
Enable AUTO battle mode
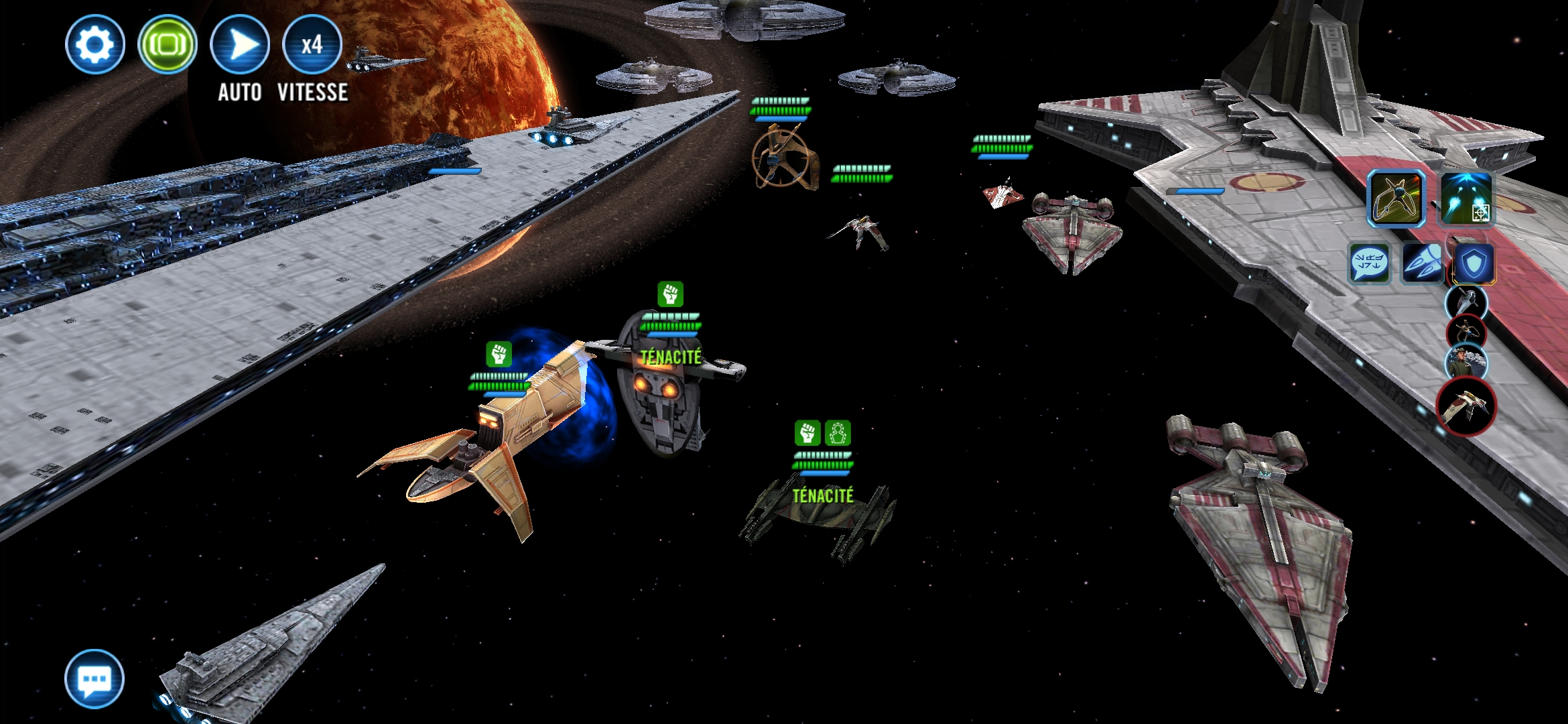tap(240, 45)
